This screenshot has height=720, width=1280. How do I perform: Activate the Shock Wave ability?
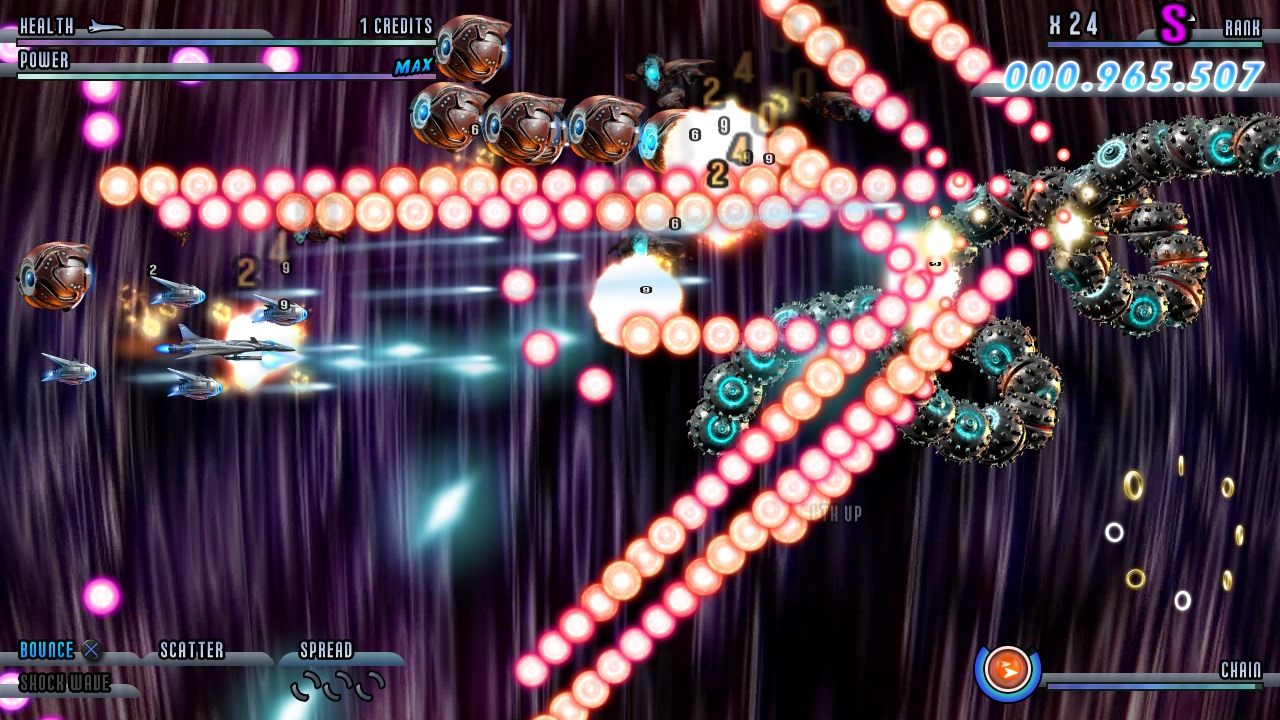[x=64, y=684]
